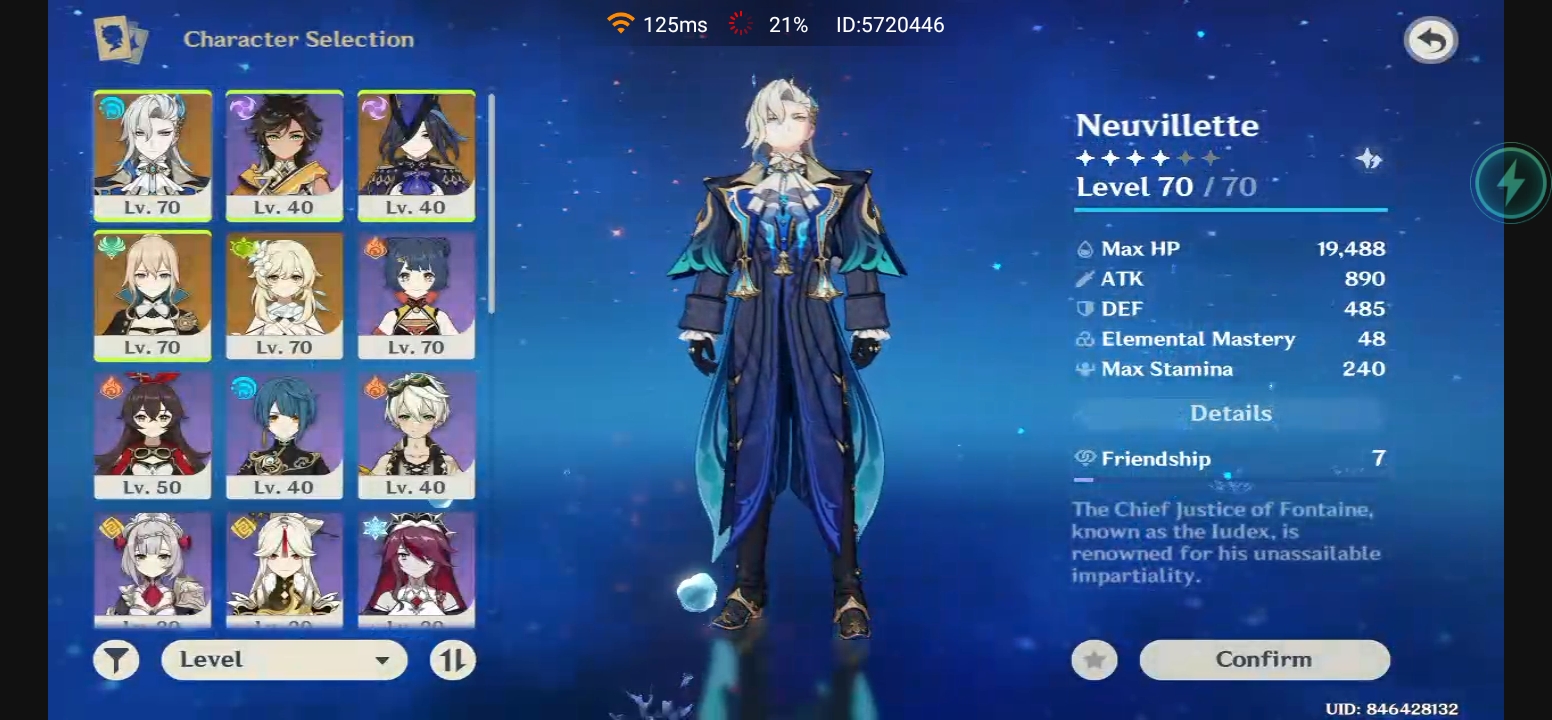Click the arrow inside the Level selector
Viewport: 1552px width, 720px height.
click(x=385, y=659)
